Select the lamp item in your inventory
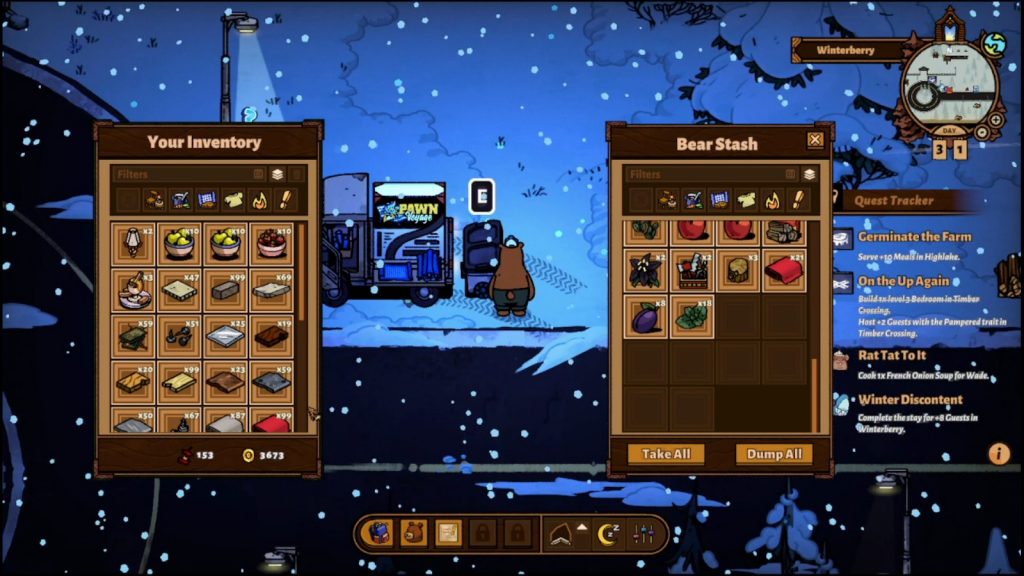This screenshot has height=576, width=1024. pyautogui.click(x=133, y=243)
